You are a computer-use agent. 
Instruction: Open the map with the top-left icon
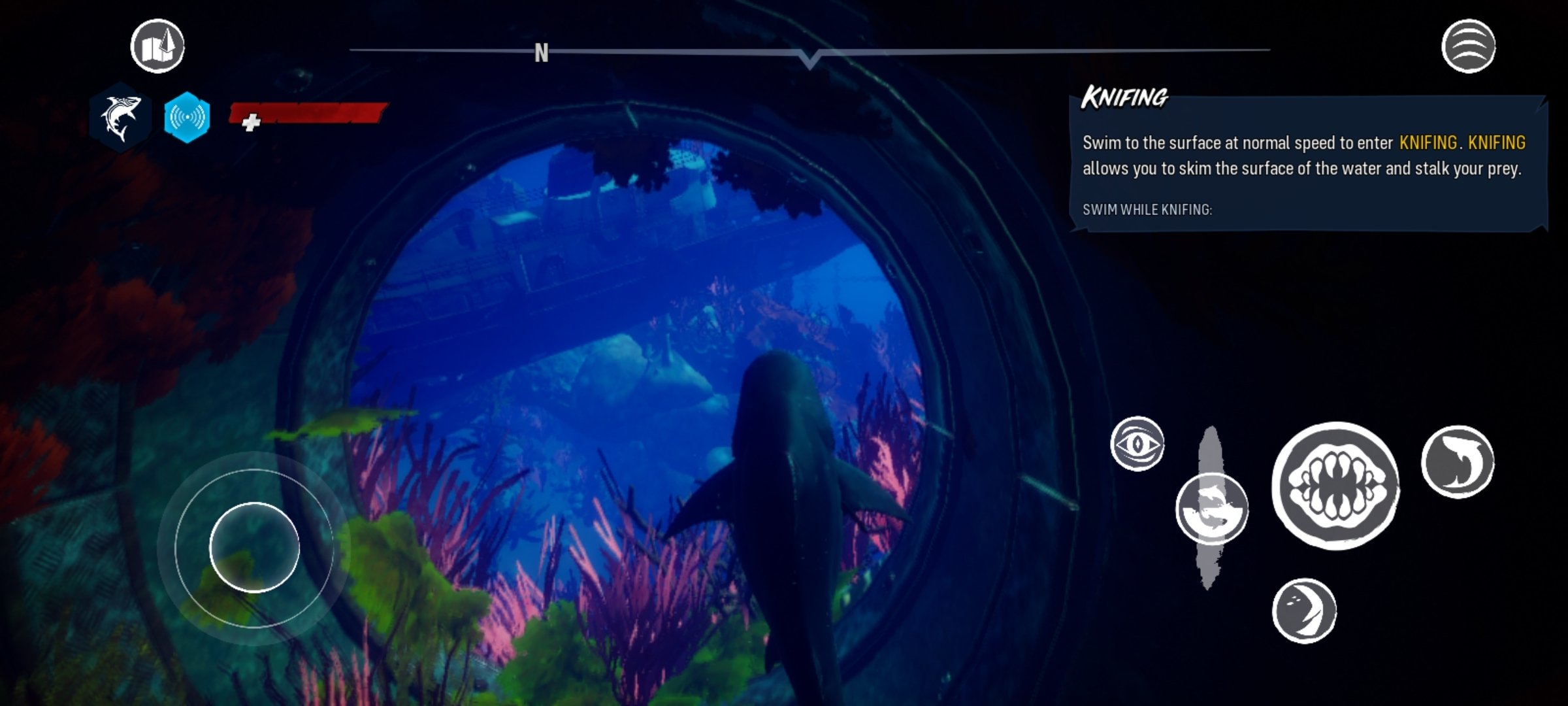point(157,46)
